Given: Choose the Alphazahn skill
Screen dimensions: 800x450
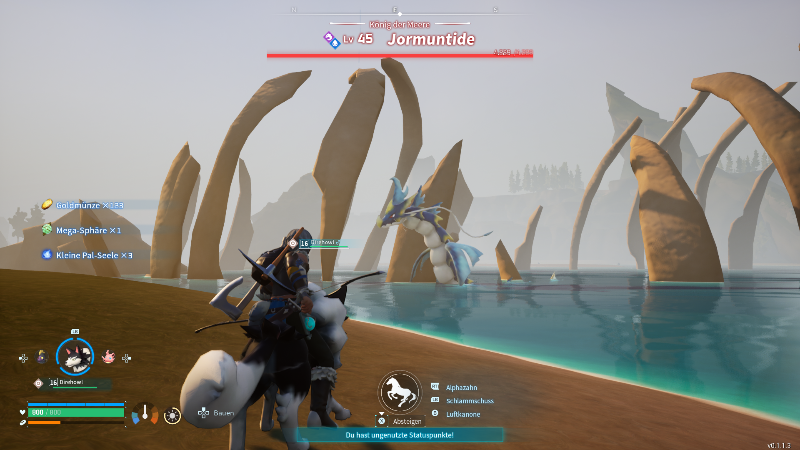Looking at the screenshot, I should (464, 386).
